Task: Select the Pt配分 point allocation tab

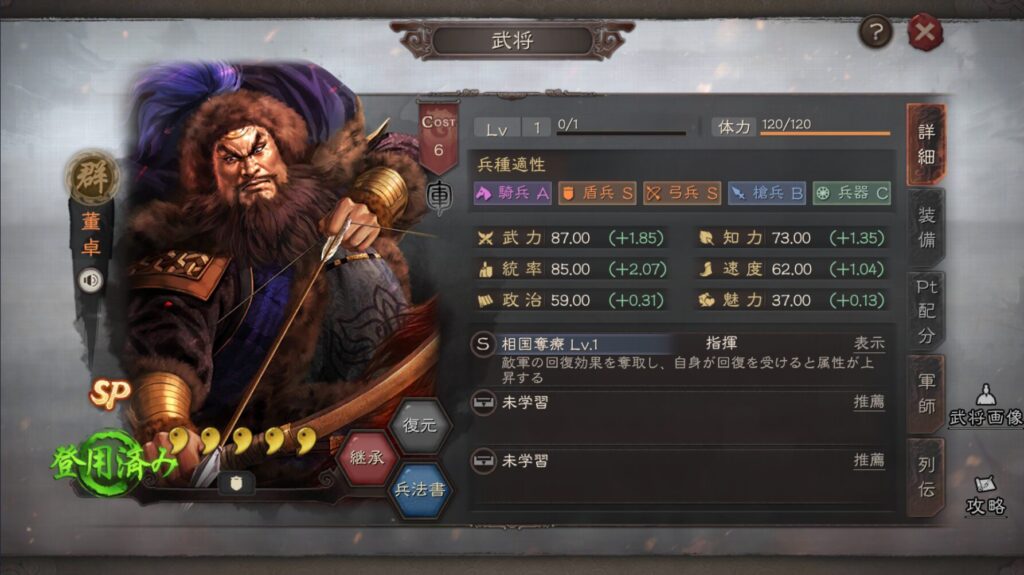Action: [926, 310]
